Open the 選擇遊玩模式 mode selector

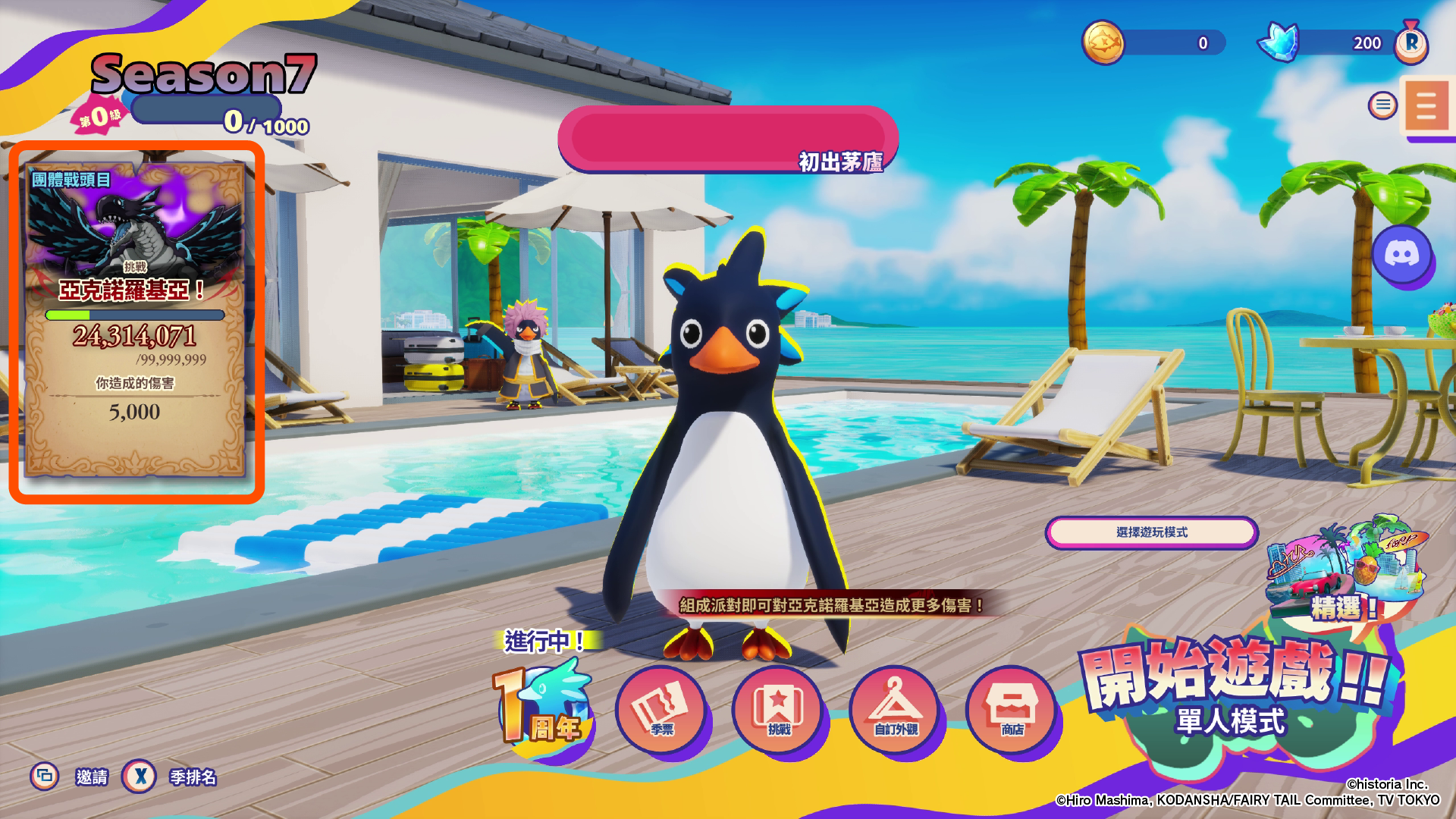tap(1151, 532)
